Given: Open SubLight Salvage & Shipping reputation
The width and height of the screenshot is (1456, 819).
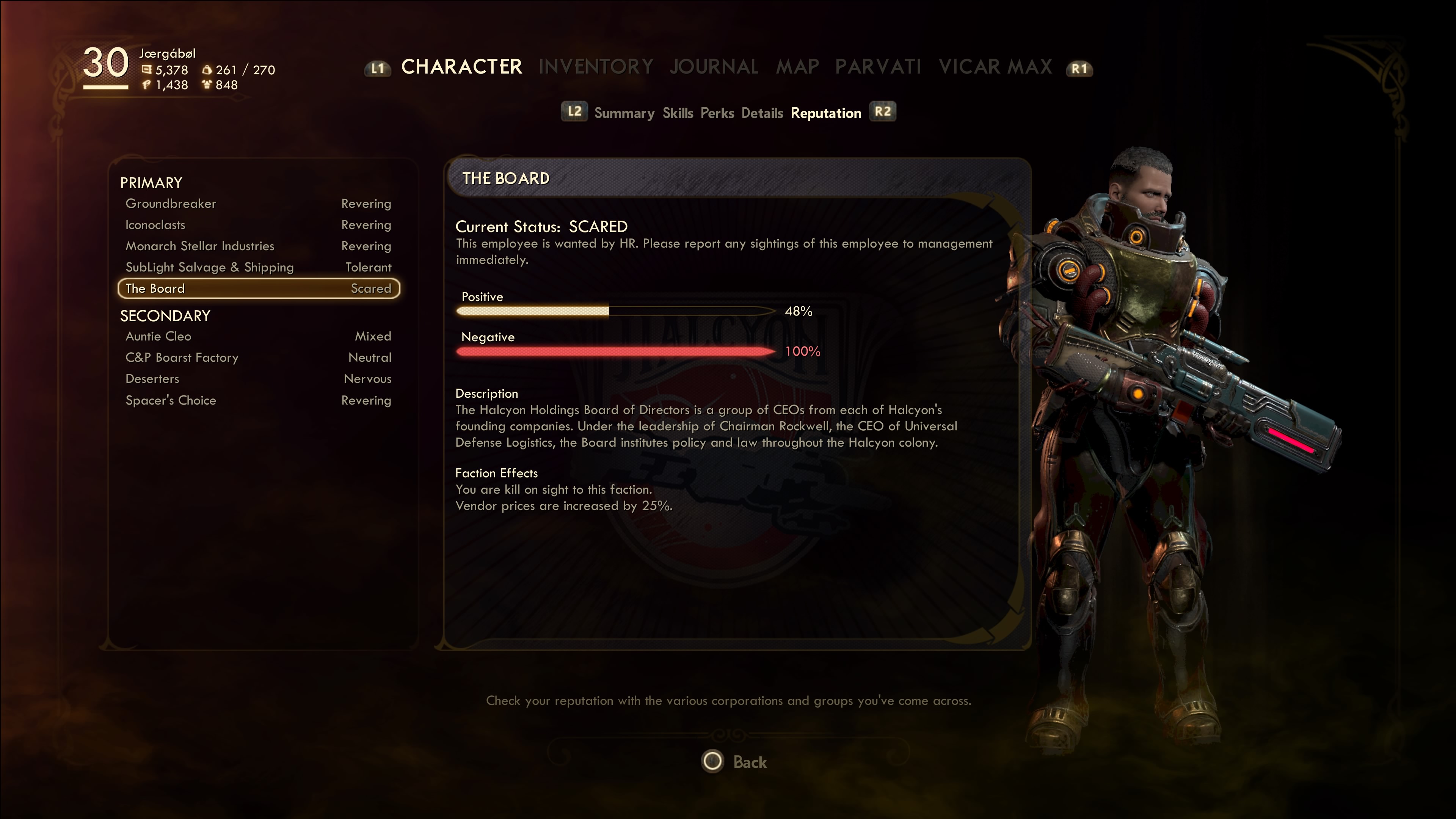Looking at the screenshot, I should pos(258,267).
